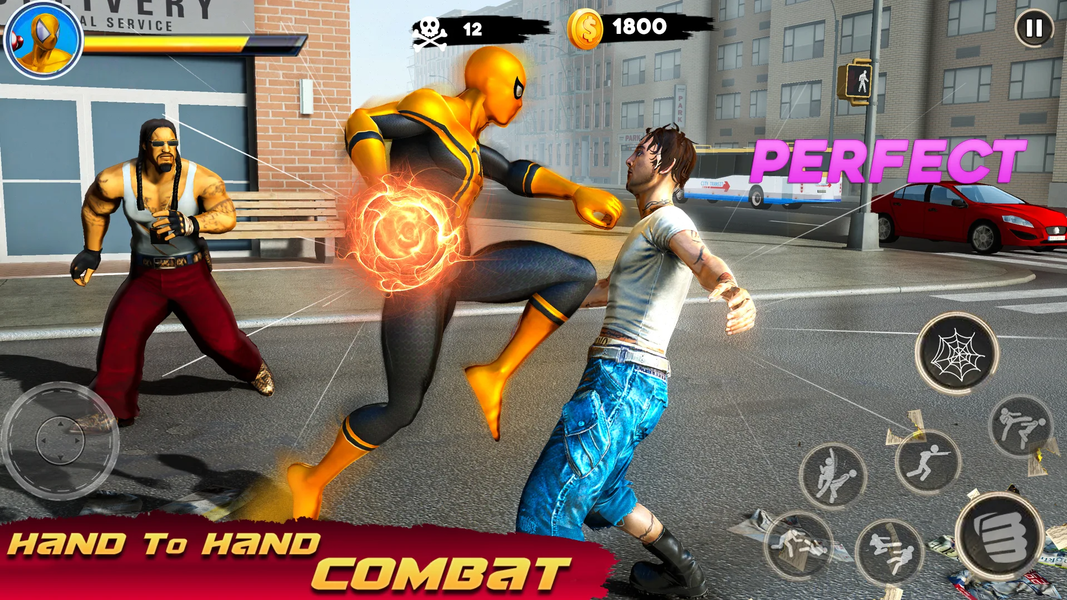
Task: Pause the game with the pause button
Action: (1034, 28)
